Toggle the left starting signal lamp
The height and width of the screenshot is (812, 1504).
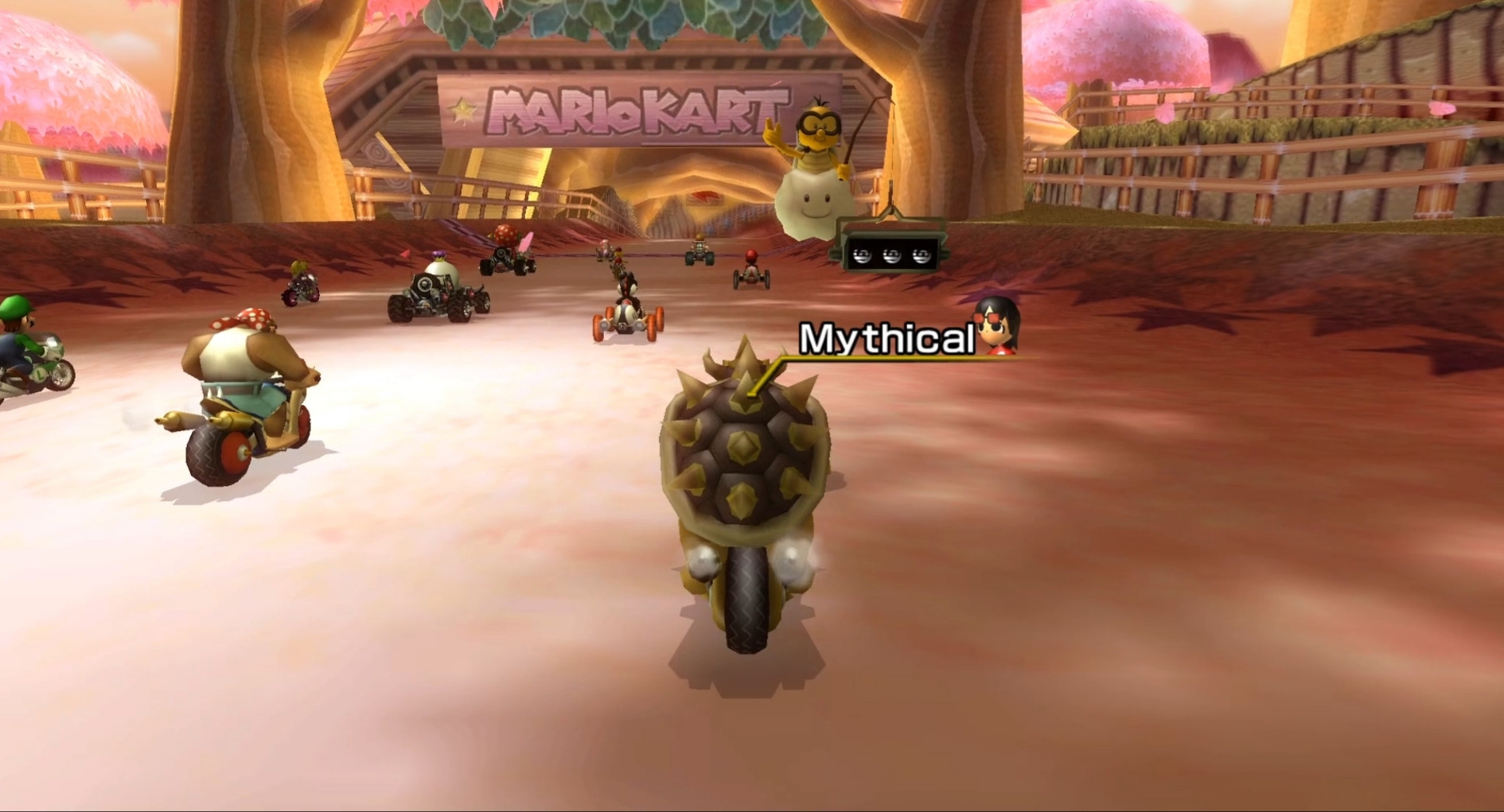point(862,255)
